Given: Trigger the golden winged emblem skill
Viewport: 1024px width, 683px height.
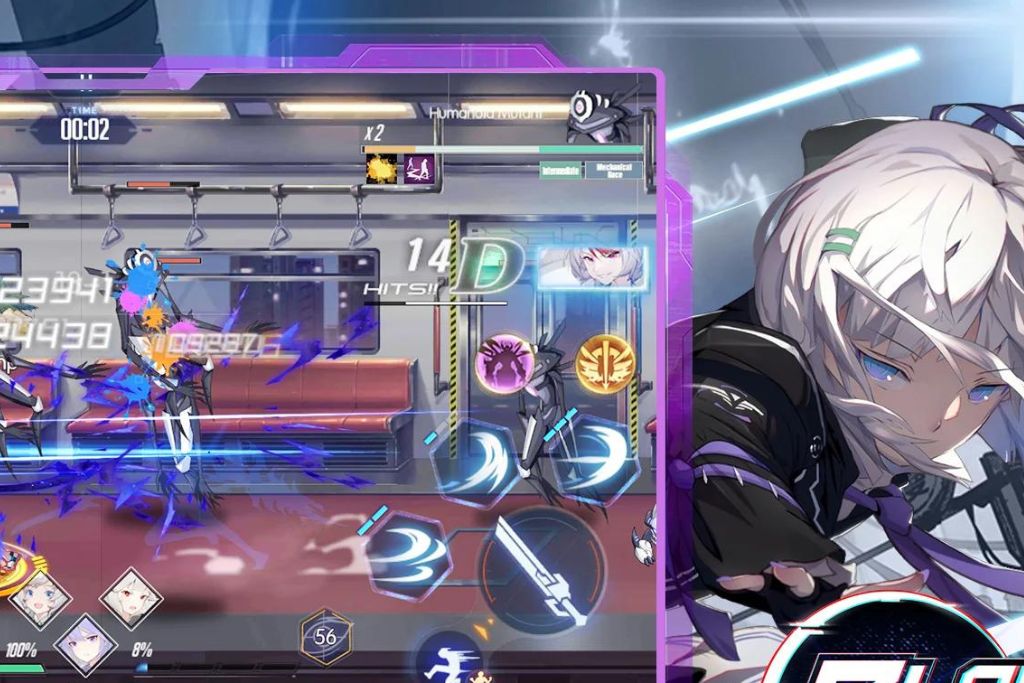Looking at the screenshot, I should click(603, 363).
